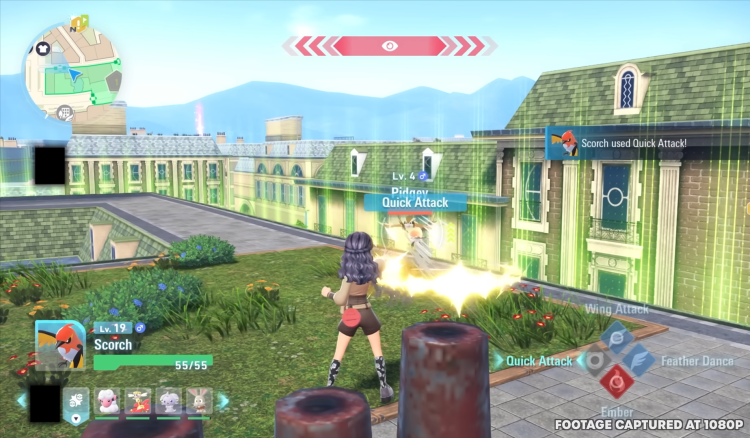Select Scorch's portrait
The width and height of the screenshot is (750, 438).
click(x=59, y=346)
